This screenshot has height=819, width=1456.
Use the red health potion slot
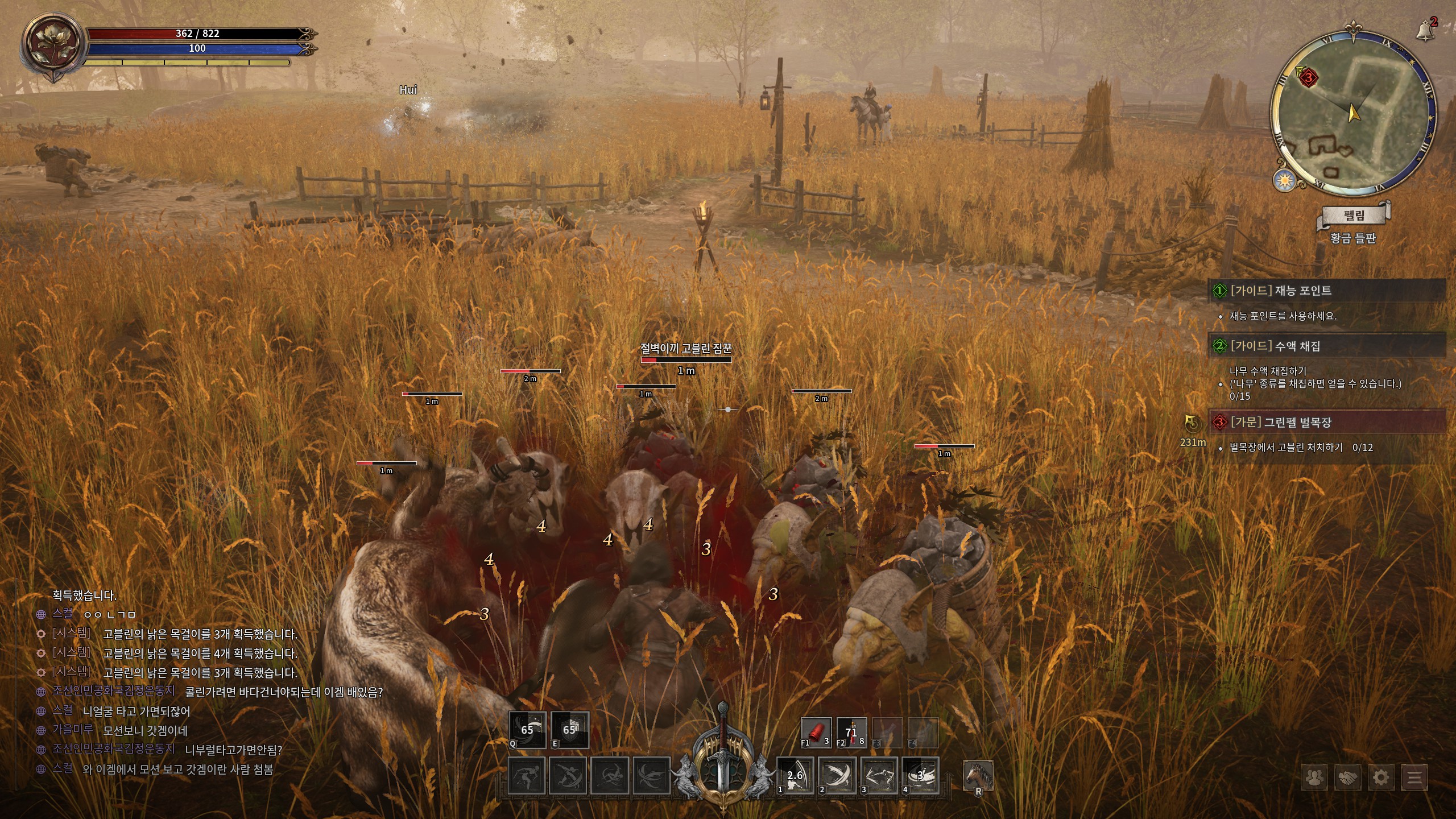(851, 732)
